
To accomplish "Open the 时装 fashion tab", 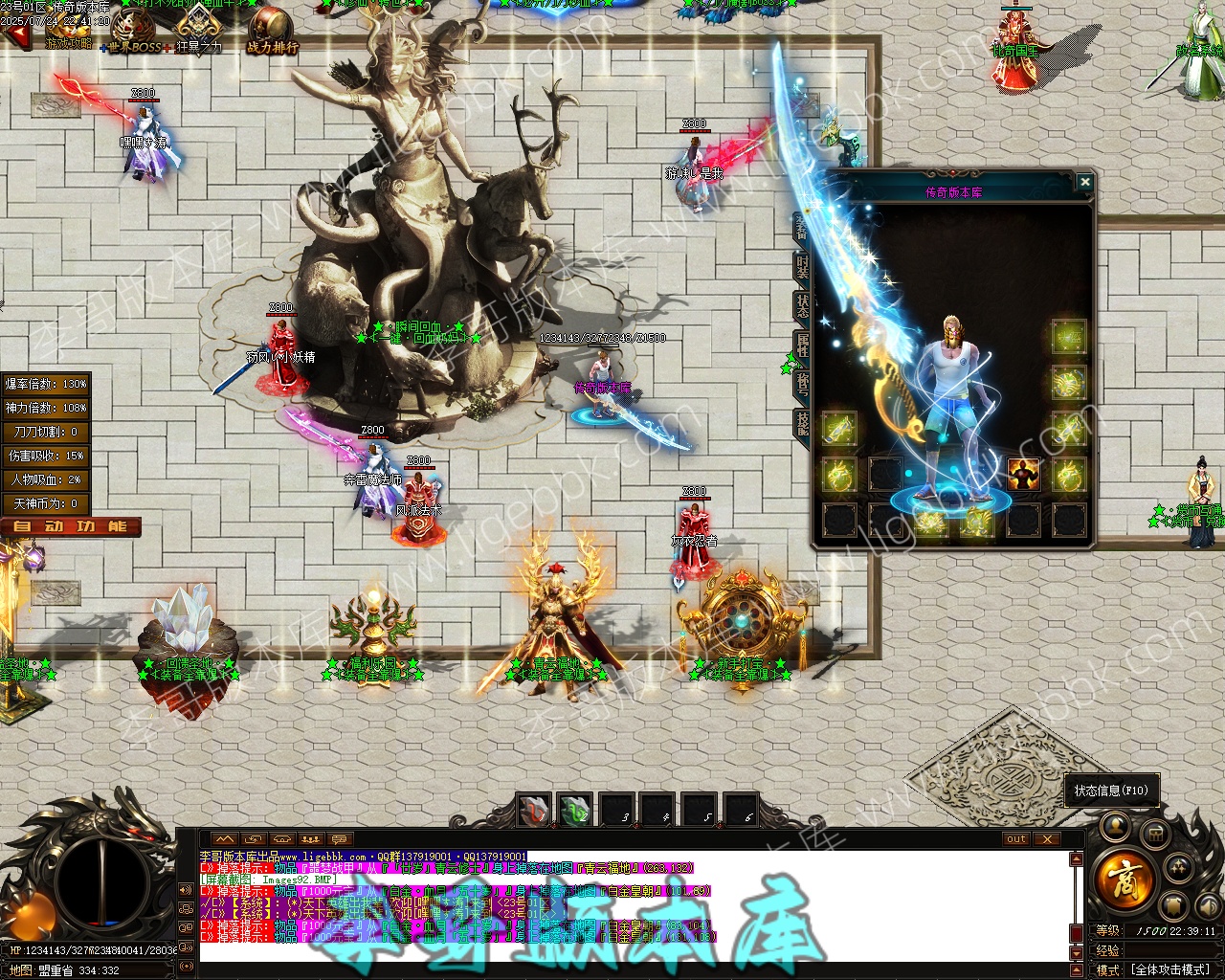I will [x=802, y=267].
